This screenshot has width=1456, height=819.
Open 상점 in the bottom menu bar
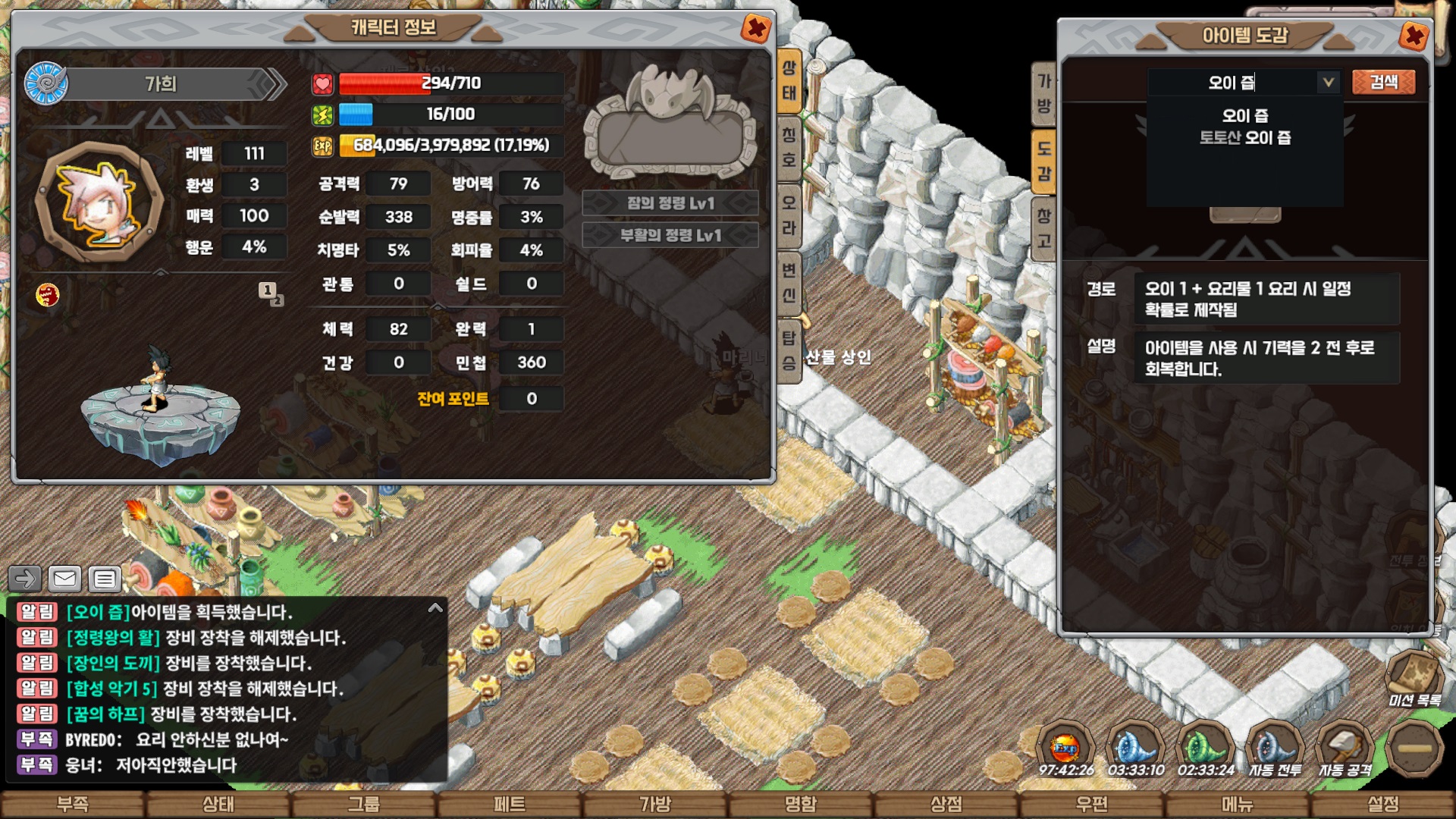tap(946, 804)
